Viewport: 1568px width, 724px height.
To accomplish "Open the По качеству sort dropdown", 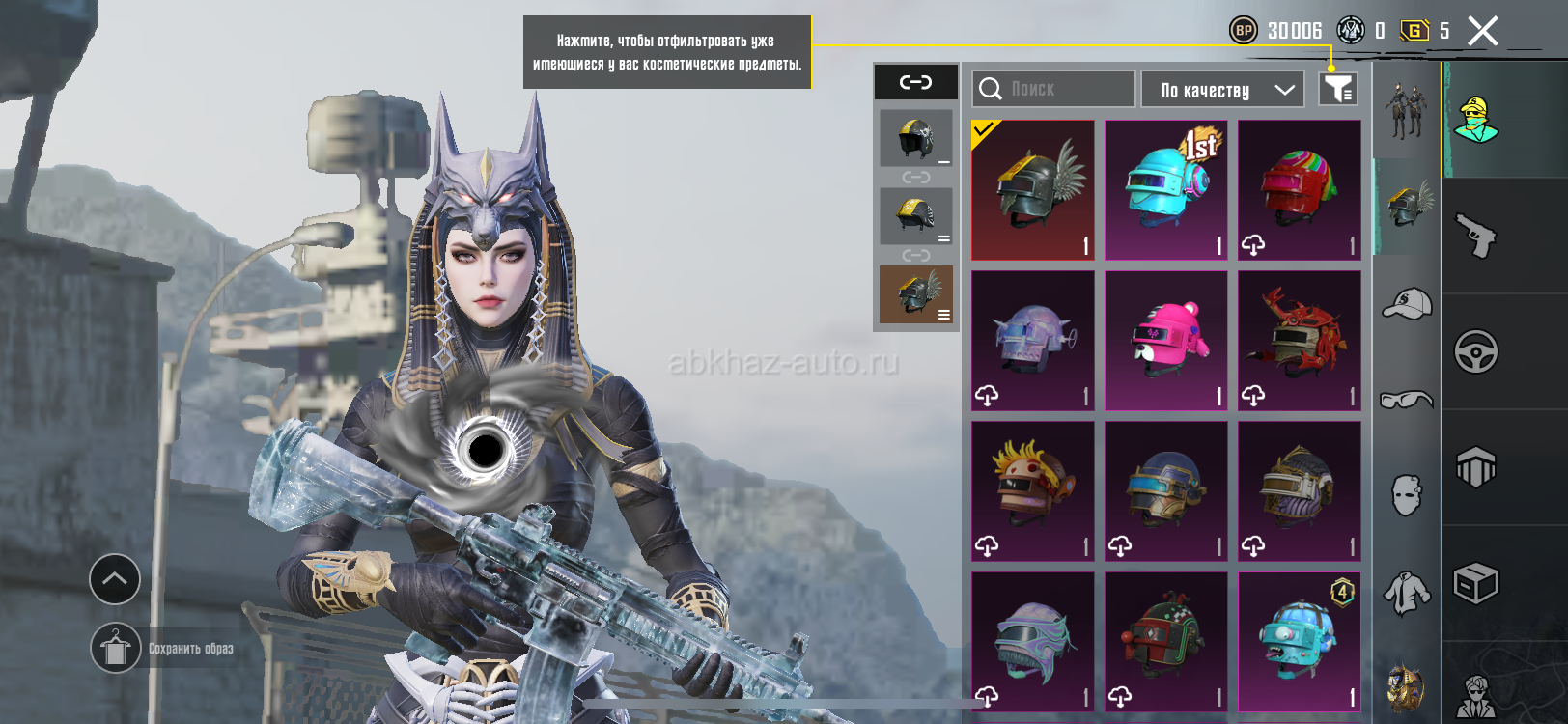I will pos(1222,90).
